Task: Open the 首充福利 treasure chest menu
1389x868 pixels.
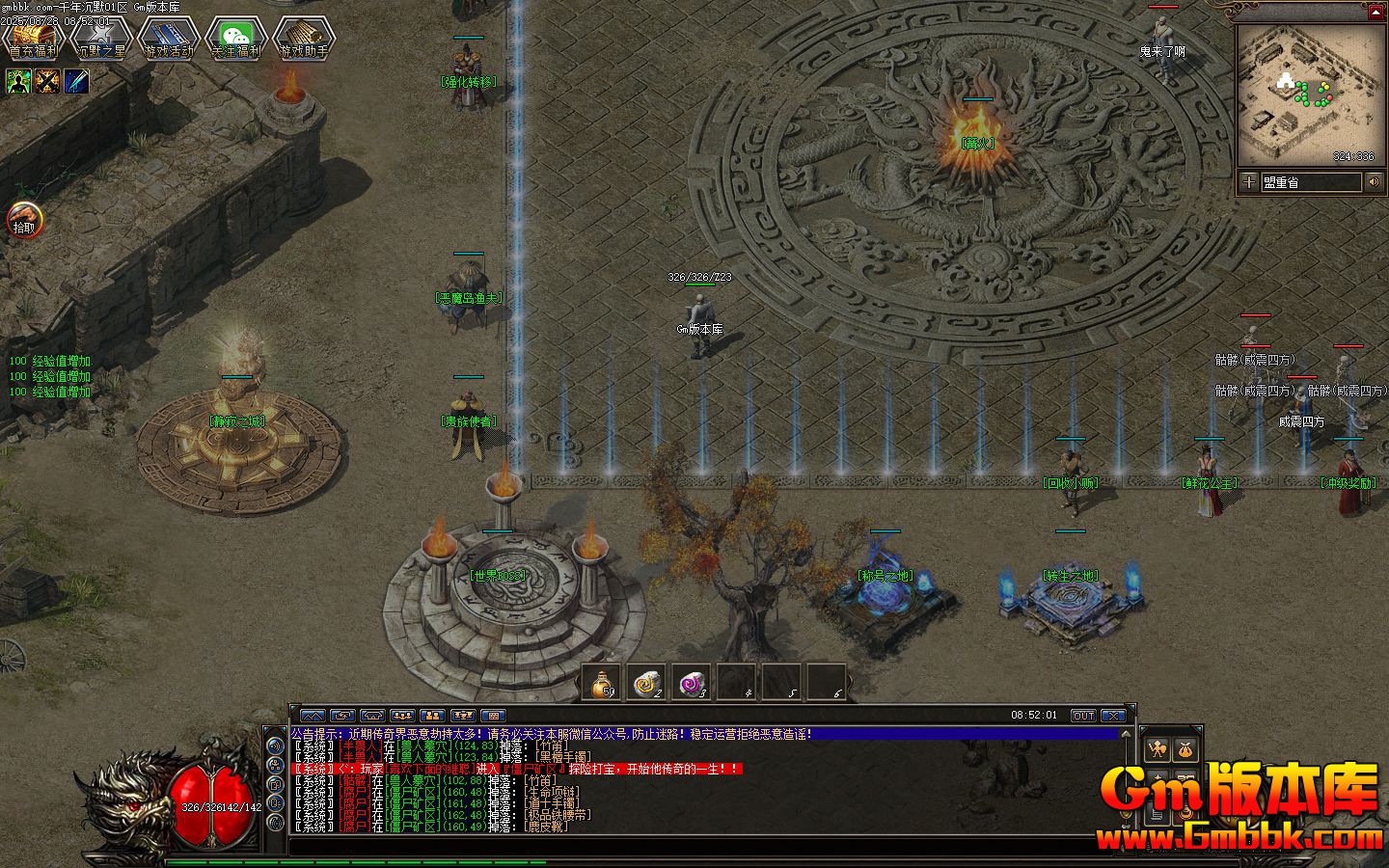Action: coord(33,39)
